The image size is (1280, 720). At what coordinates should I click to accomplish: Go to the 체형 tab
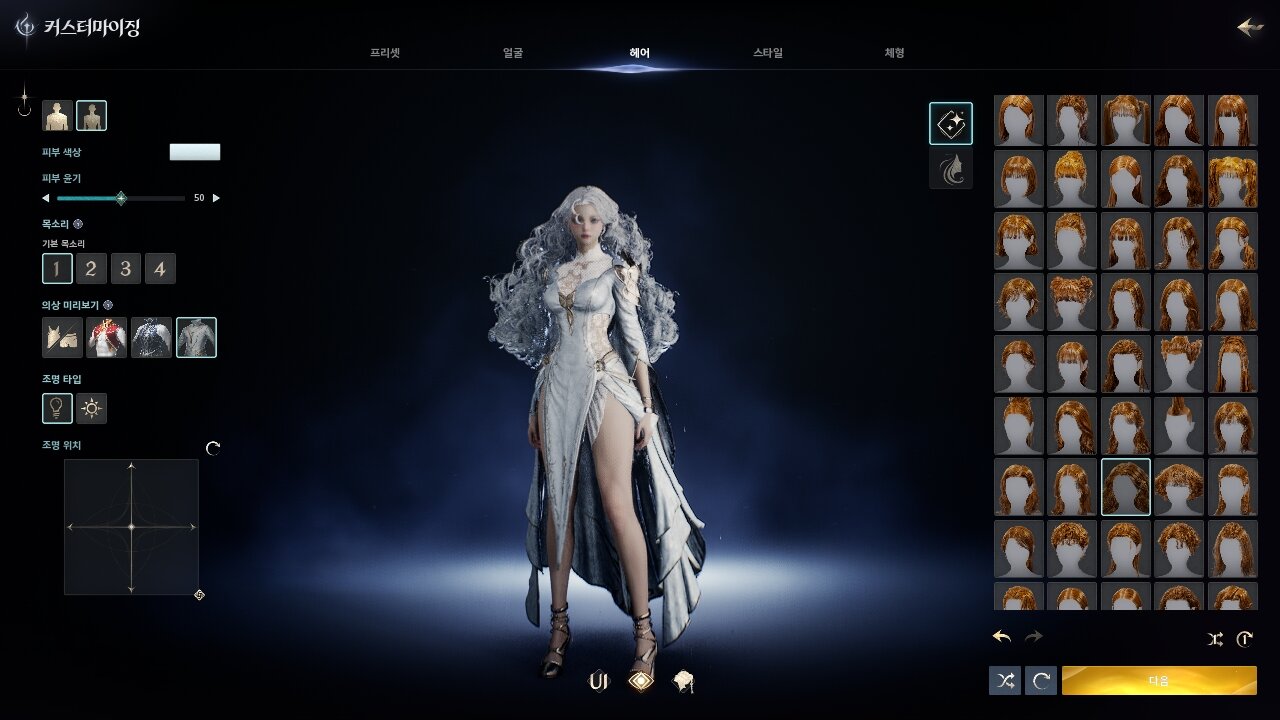pyautogui.click(x=894, y=53)
